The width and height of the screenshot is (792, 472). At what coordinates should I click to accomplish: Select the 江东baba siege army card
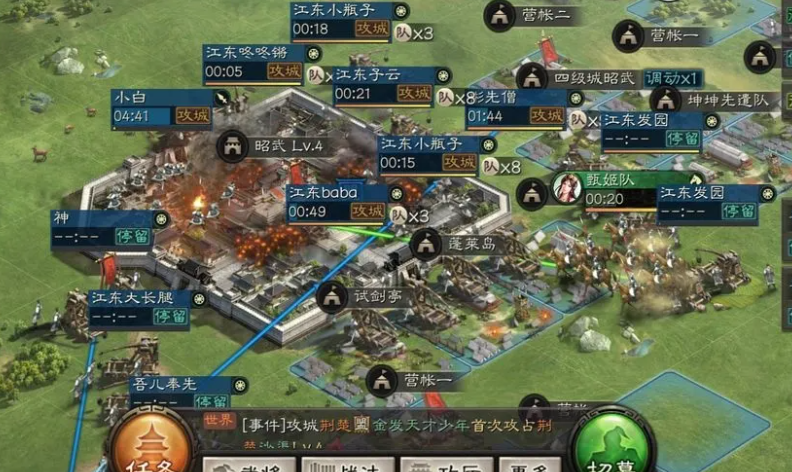click(x=337, y=203)
